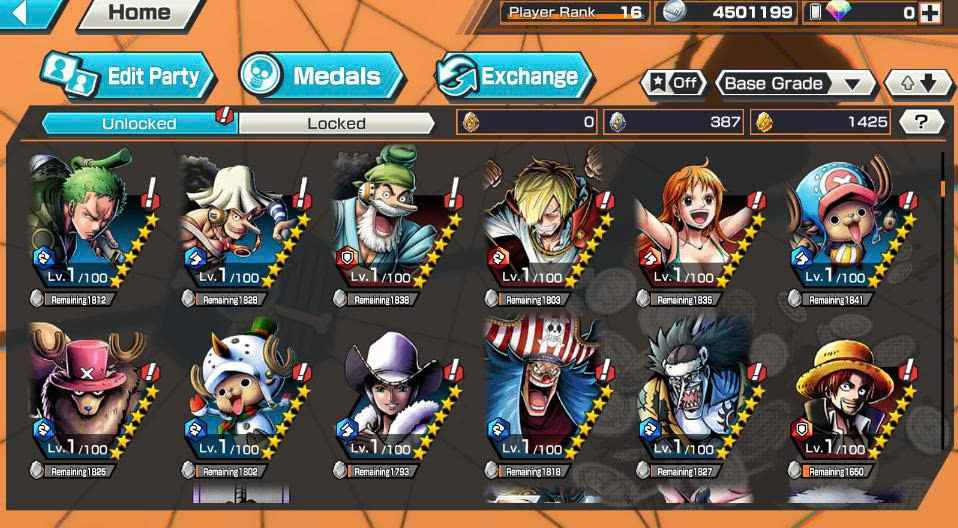Return to the Home screen
This screenshot has width=958, height=528.
tap(139, 13)
